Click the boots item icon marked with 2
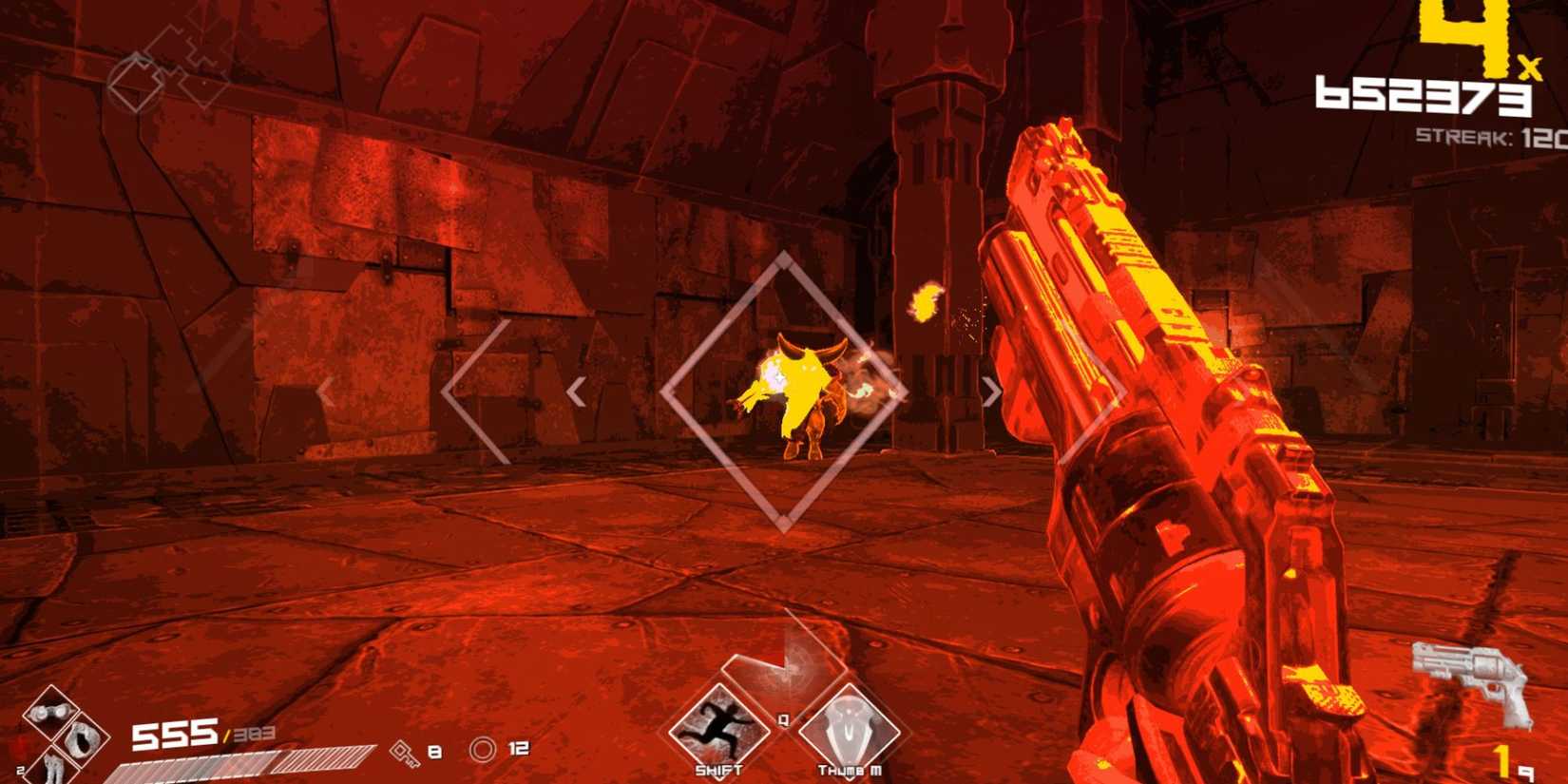This screenshot has height=784, width=1568. (52, 771)
